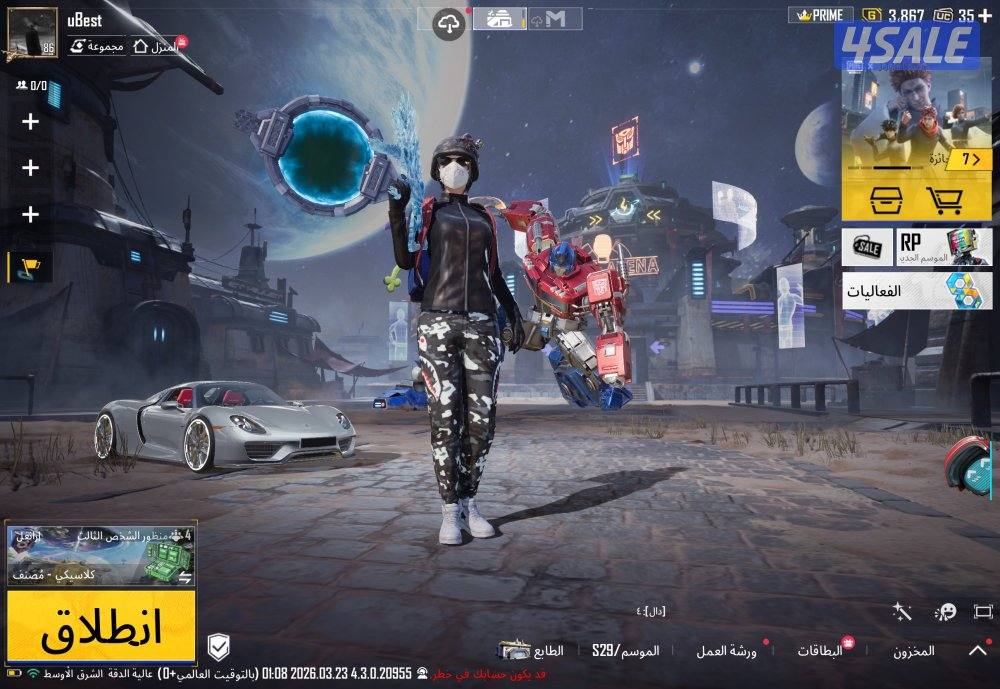1000x689 pixels.
Task: Open الموسم/S29 season menu
Action: click(x=625, y=651)
